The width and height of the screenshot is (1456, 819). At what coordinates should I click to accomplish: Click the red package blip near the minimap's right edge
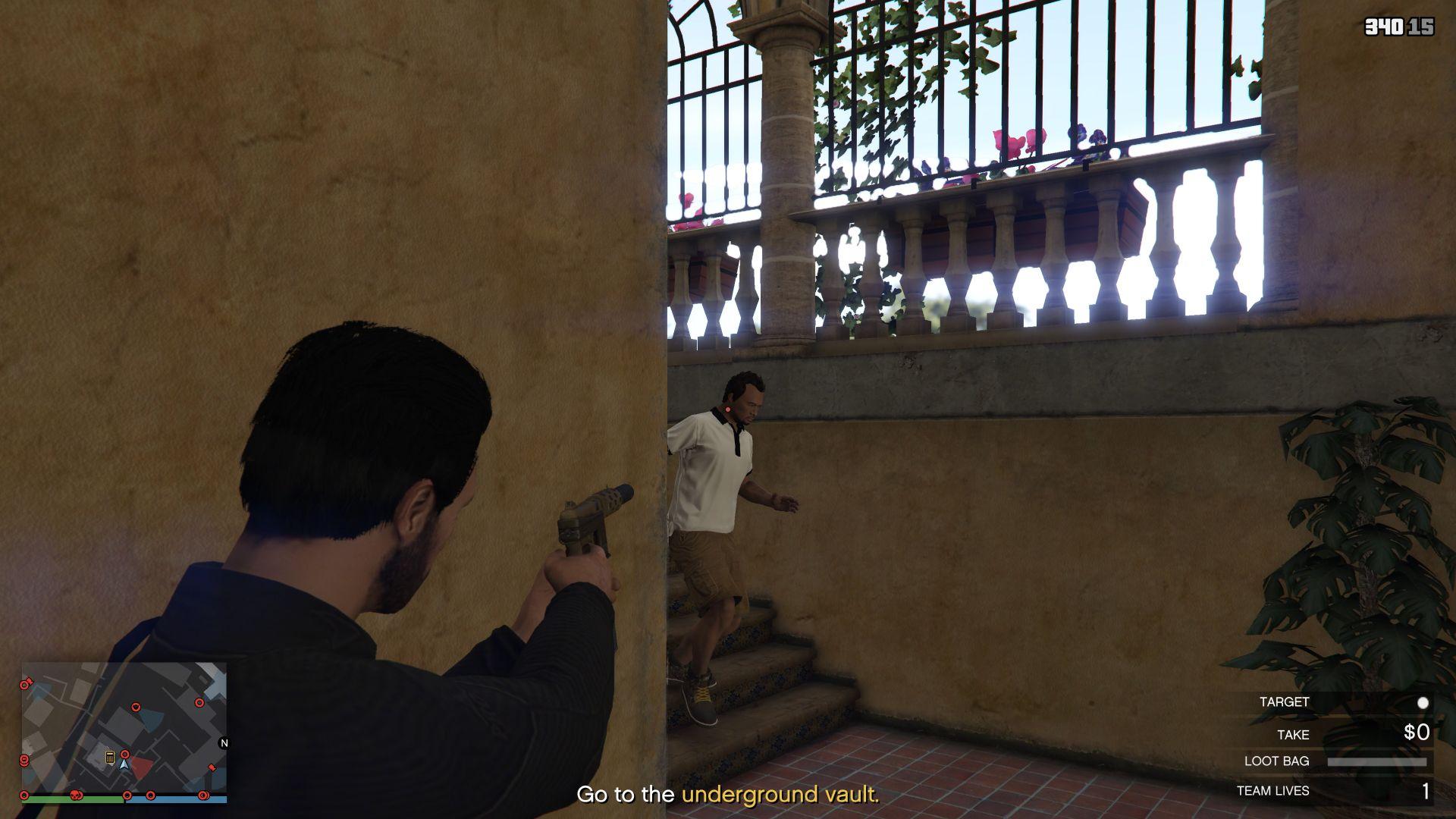[x=212, y=767]
